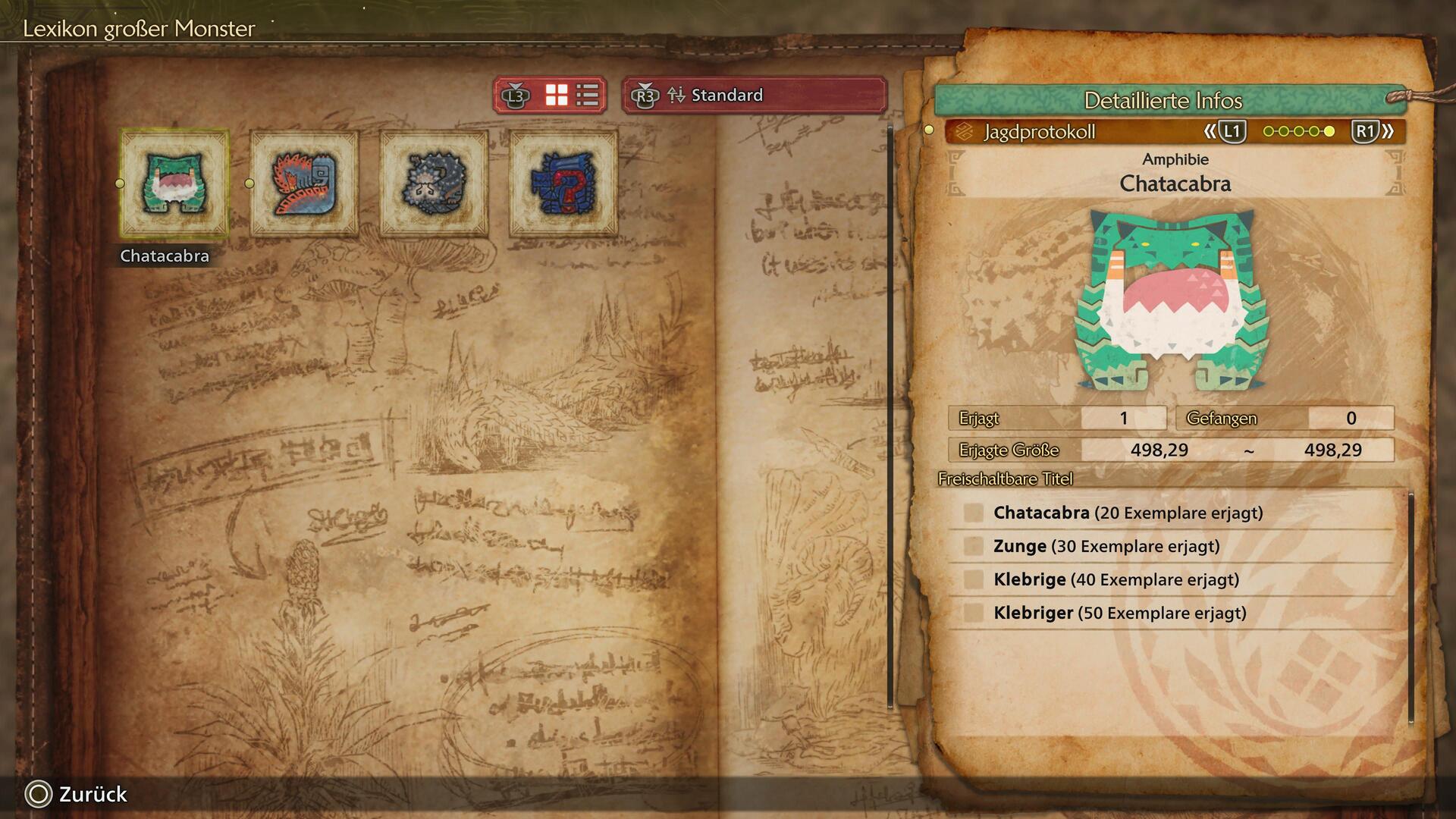Viewport: 1456px width, 819px height.
Task: Select the Zunge title row
Action: (x=1106, y=547)
